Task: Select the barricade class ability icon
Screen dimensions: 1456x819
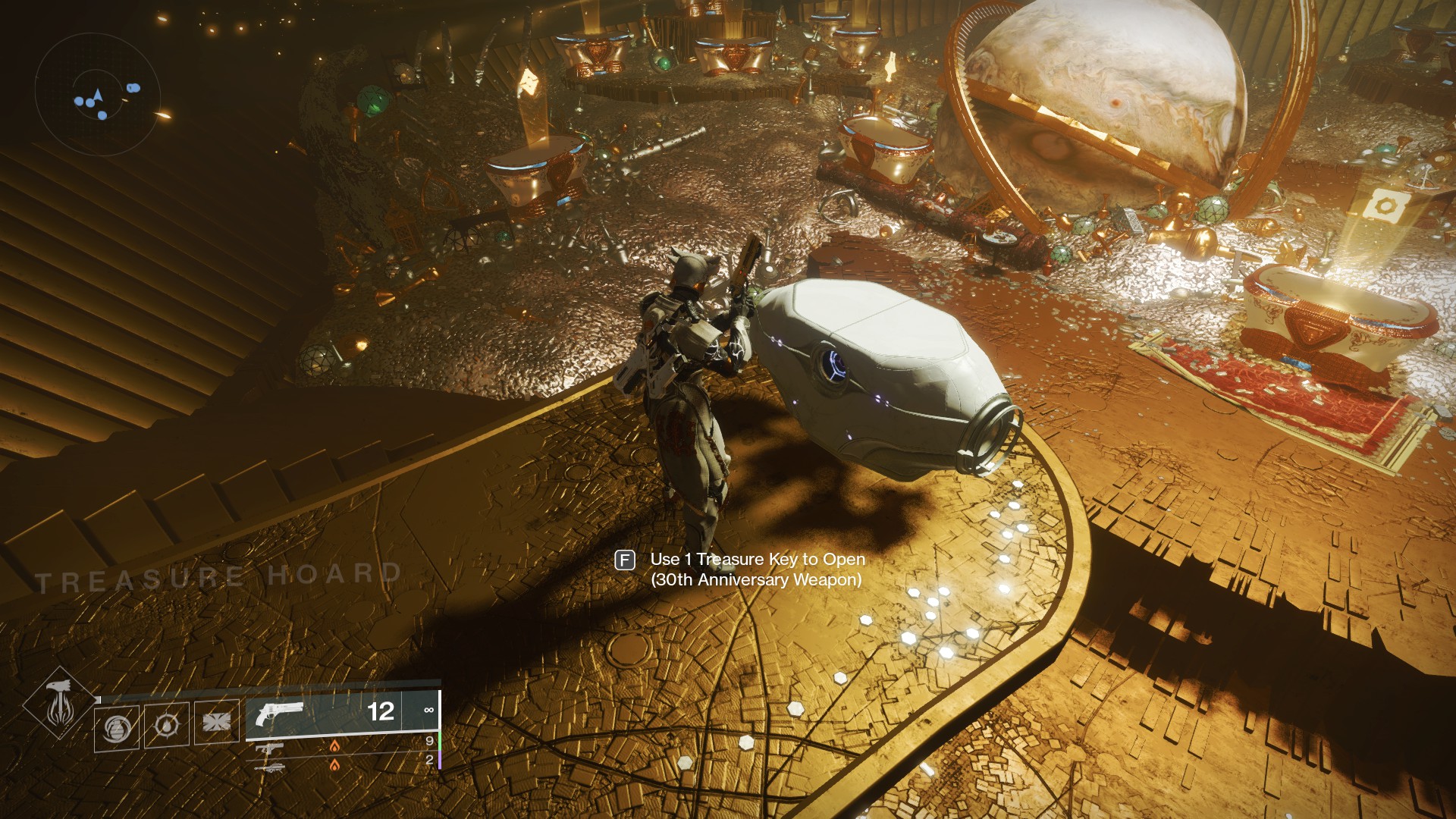Action: [x=216, y=723]
